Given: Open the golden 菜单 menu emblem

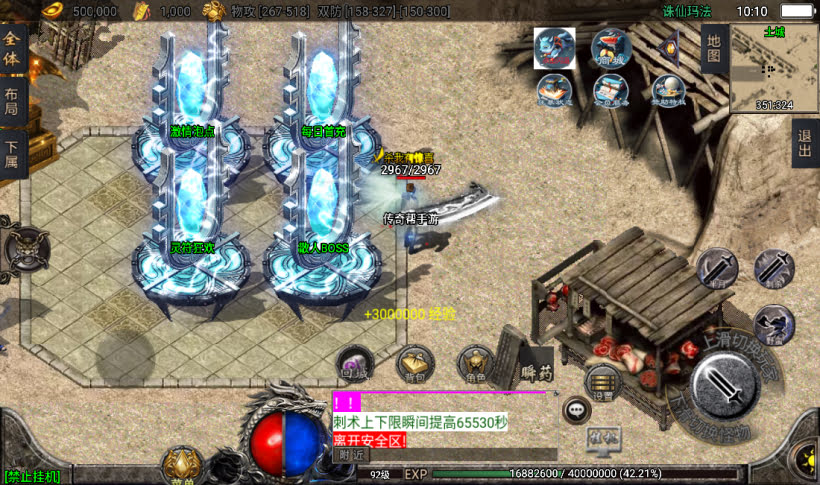Looking at the screenshot, I should tap(183, 465).
